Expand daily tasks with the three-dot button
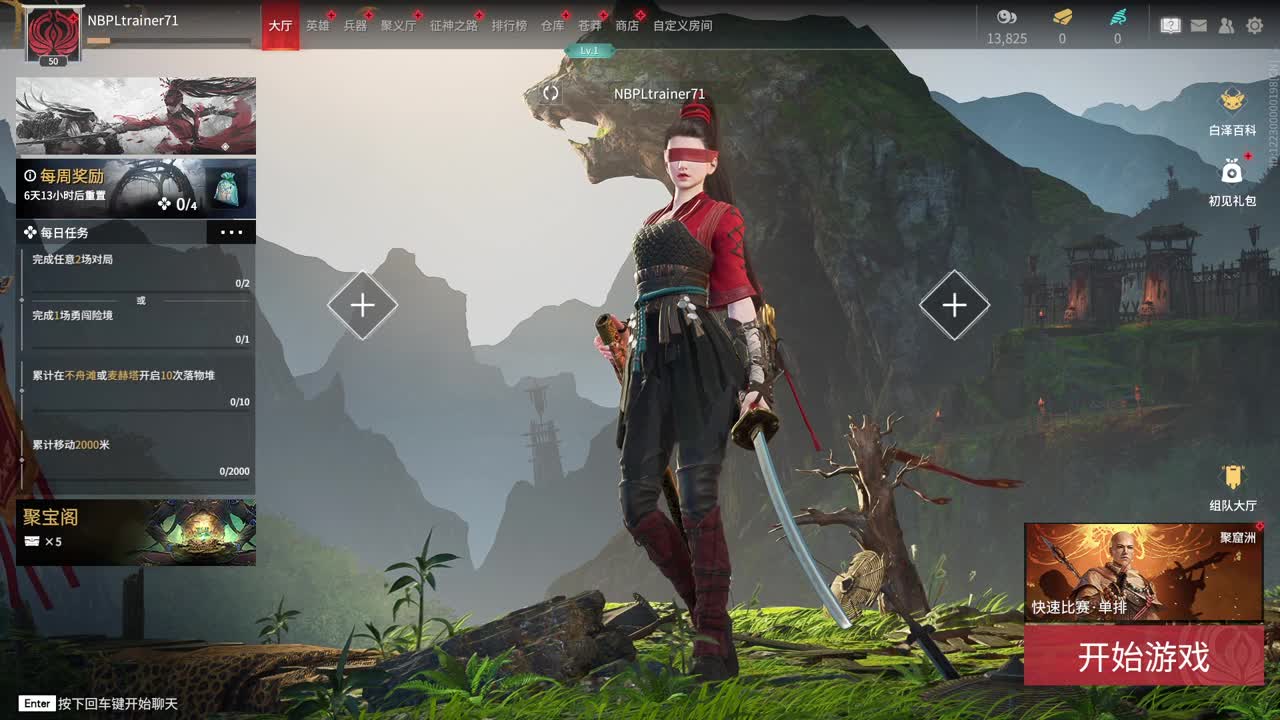 tap(231, 232)
